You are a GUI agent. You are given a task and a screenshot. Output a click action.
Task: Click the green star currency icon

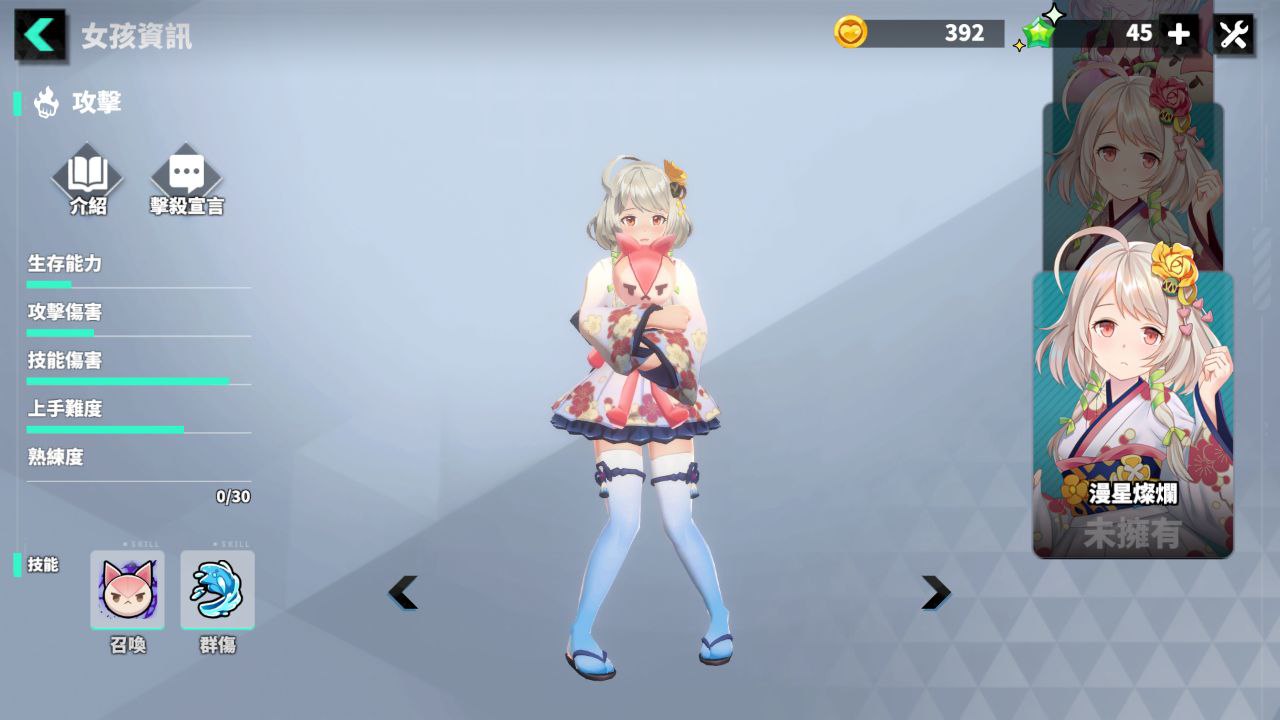click(x=1036, y=33)
